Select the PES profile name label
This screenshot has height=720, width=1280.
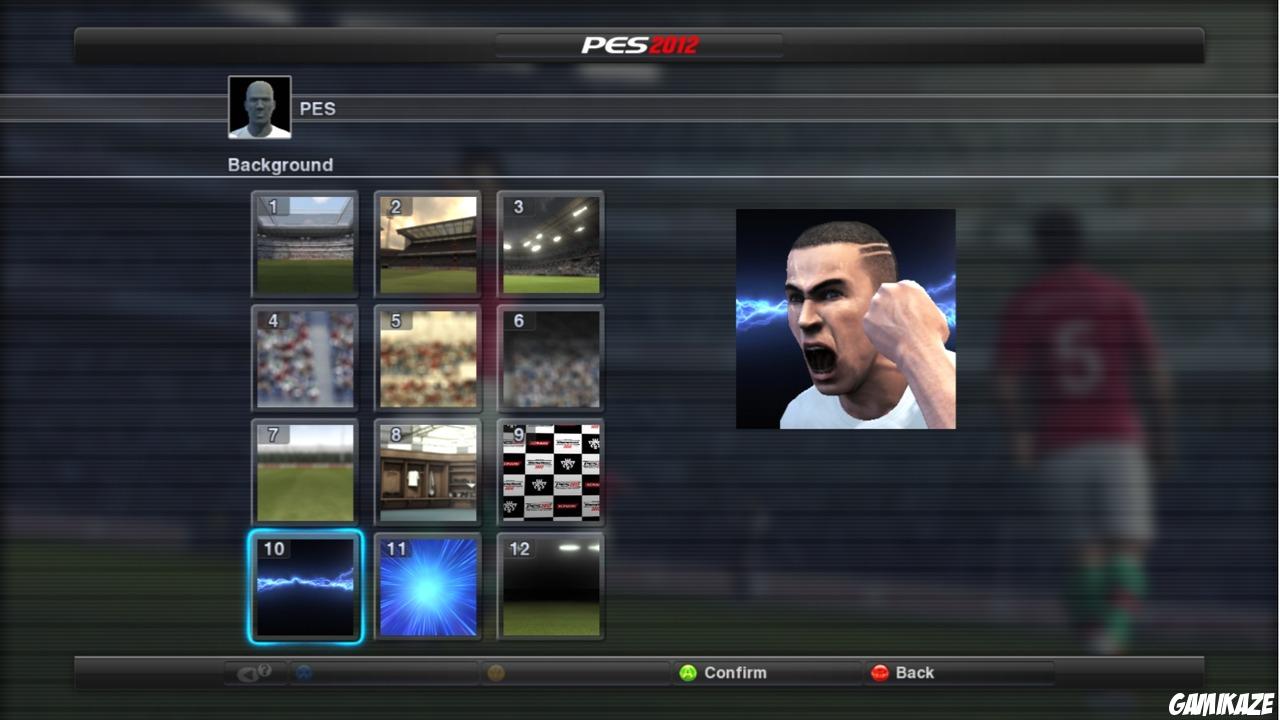[318, 108]
